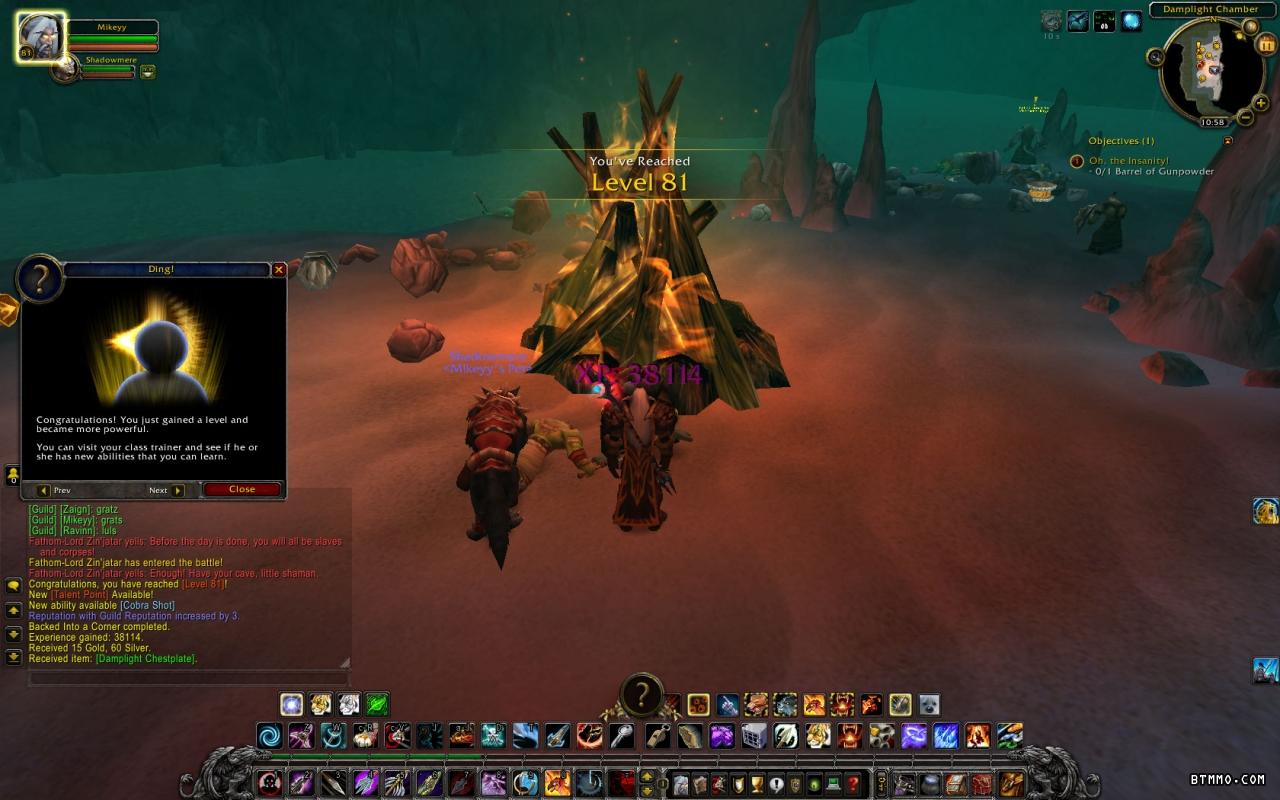Select the Shadowmere pet portrait
Viewport: 1280px width, 800px height.
(x=67, y=69)
